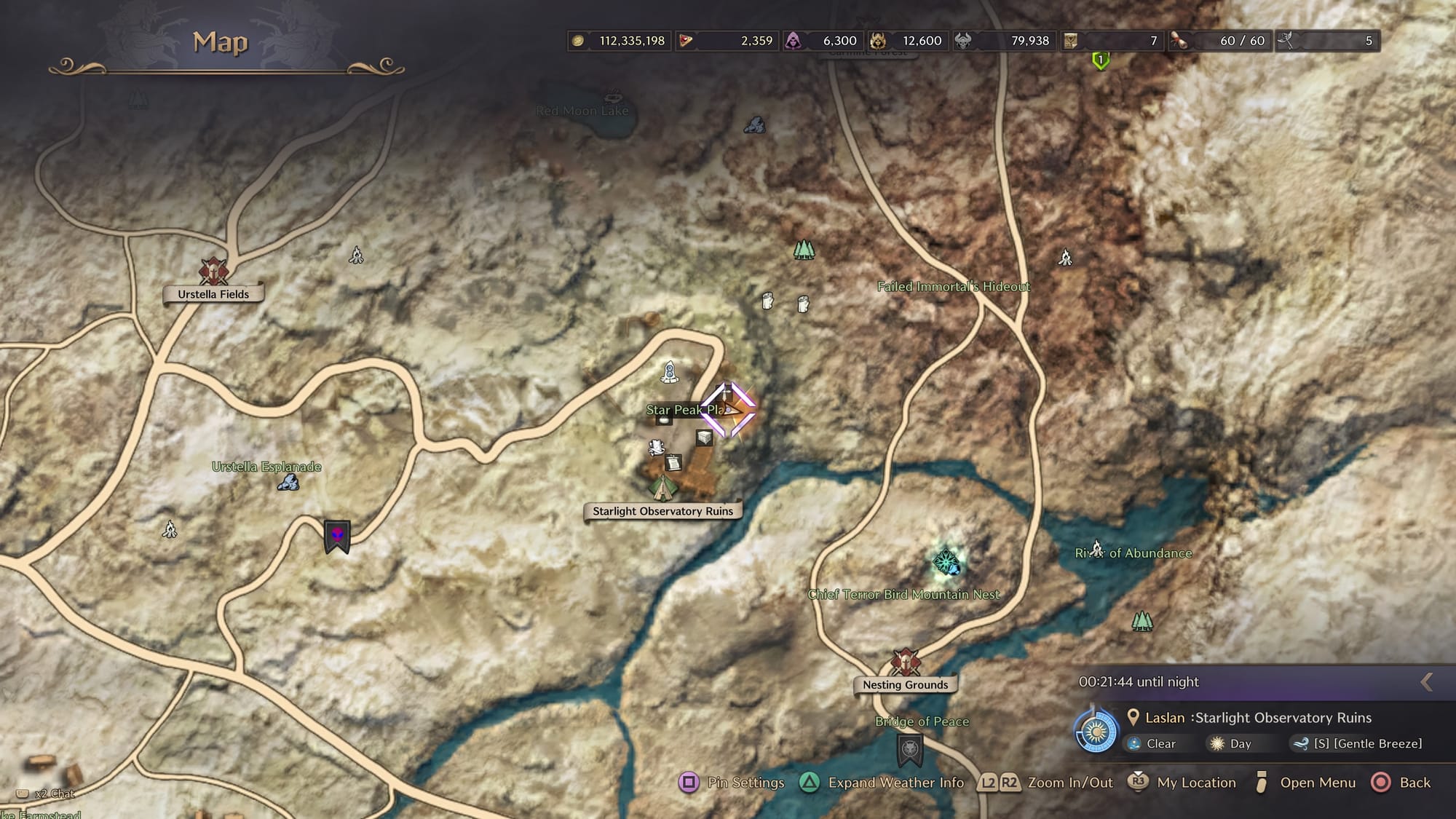1456x819 pixels.
Task: Select the player location arrow marker
Action: point(730,410)
